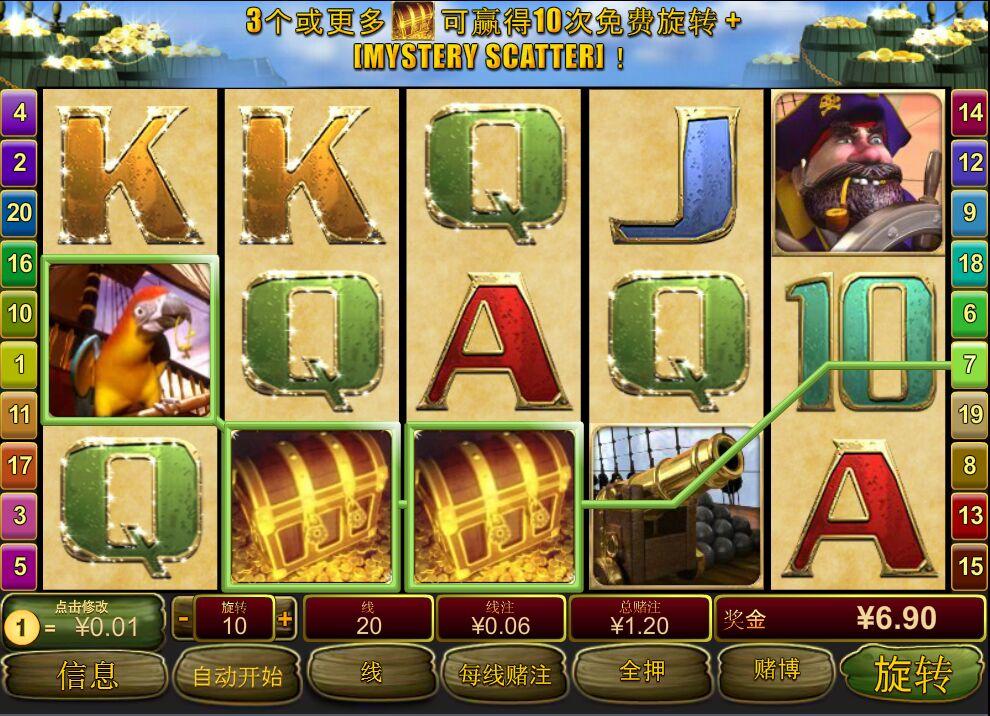Screen dimensions: 990x716
Task: Start auto play with 自动开始
Action: (x=237, y=676)
